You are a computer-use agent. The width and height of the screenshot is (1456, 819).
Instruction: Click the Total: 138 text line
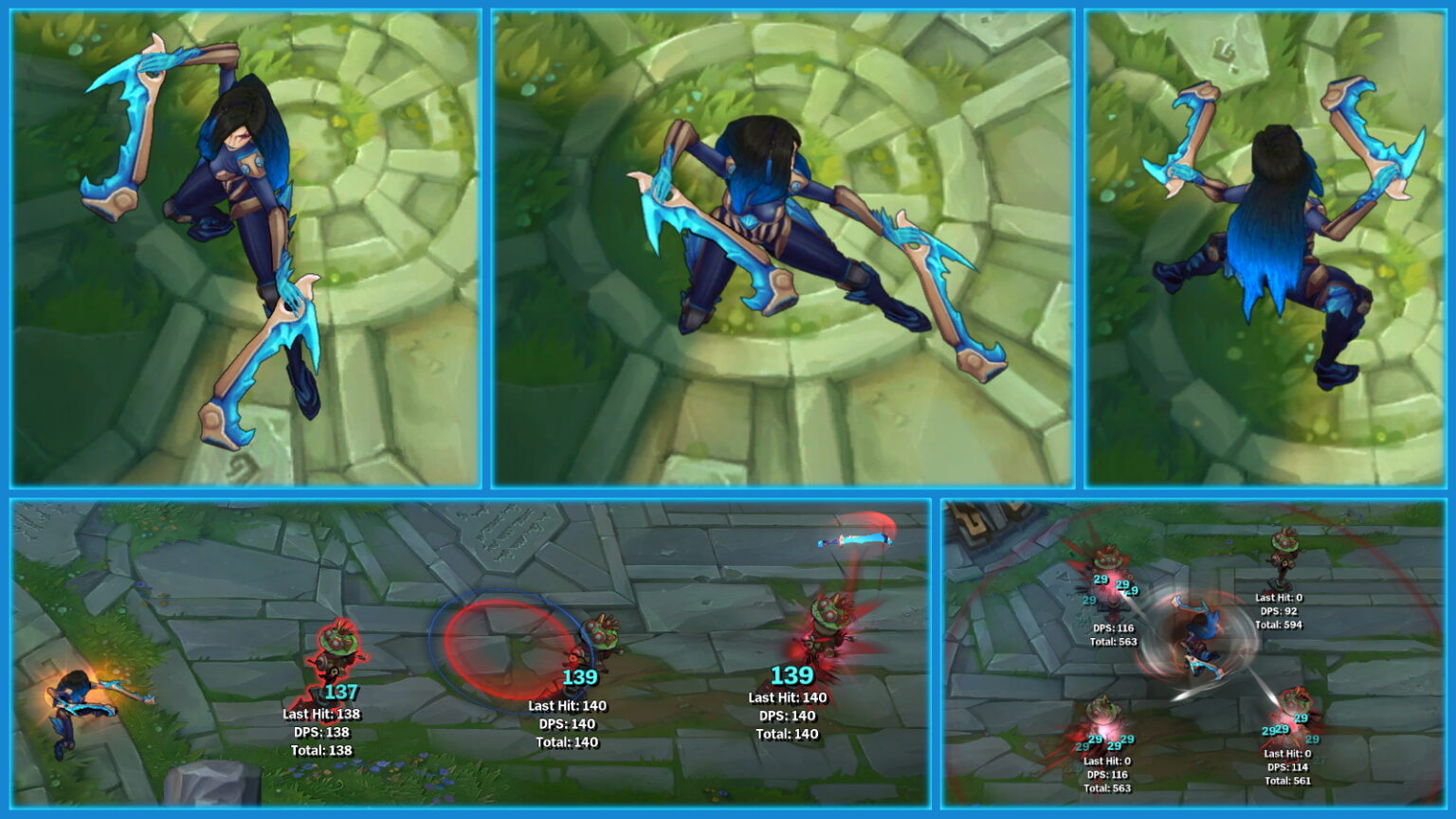point(322,748)
